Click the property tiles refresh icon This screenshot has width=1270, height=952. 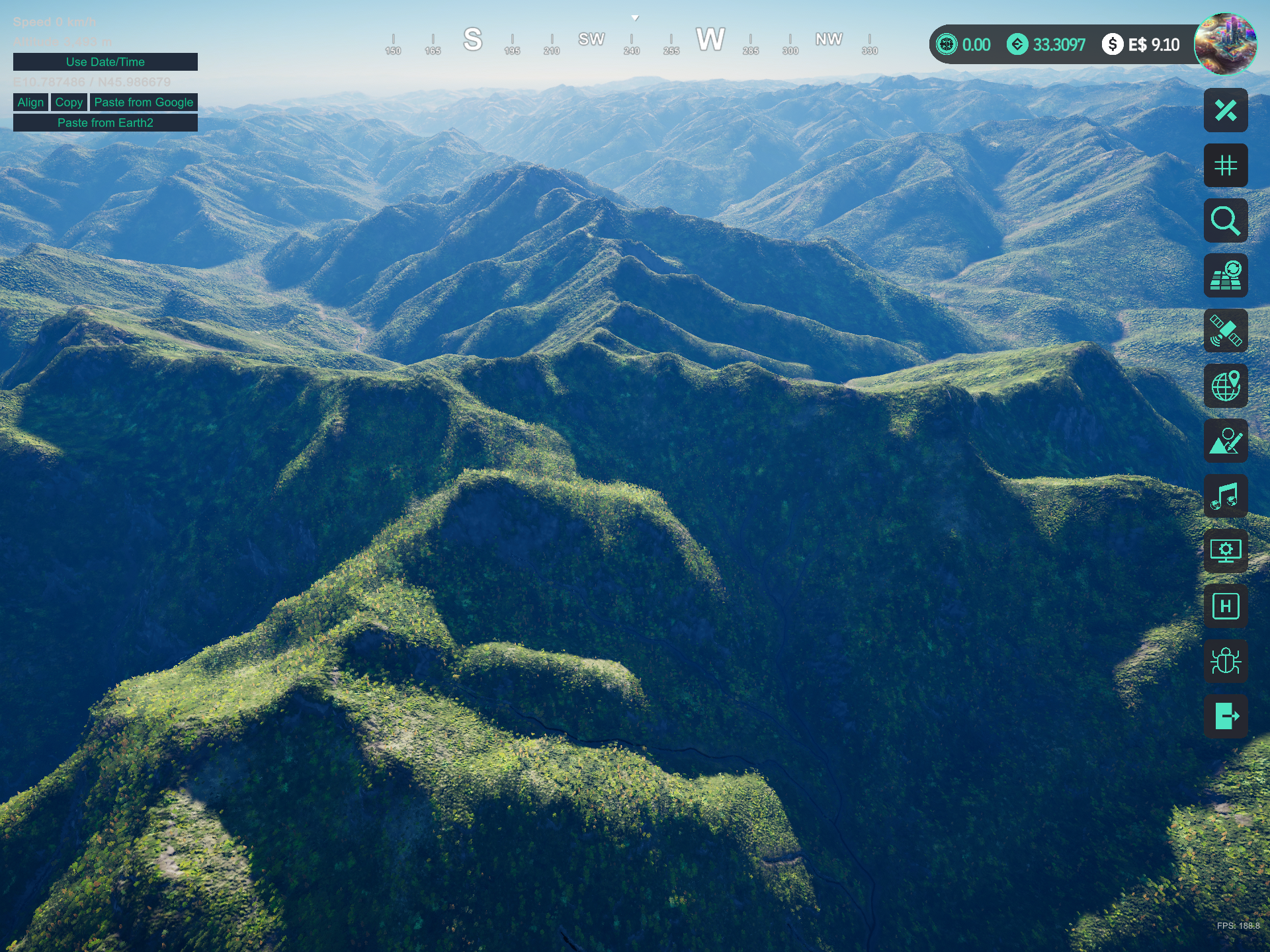pyautogui.click(x=1226, y=276)
